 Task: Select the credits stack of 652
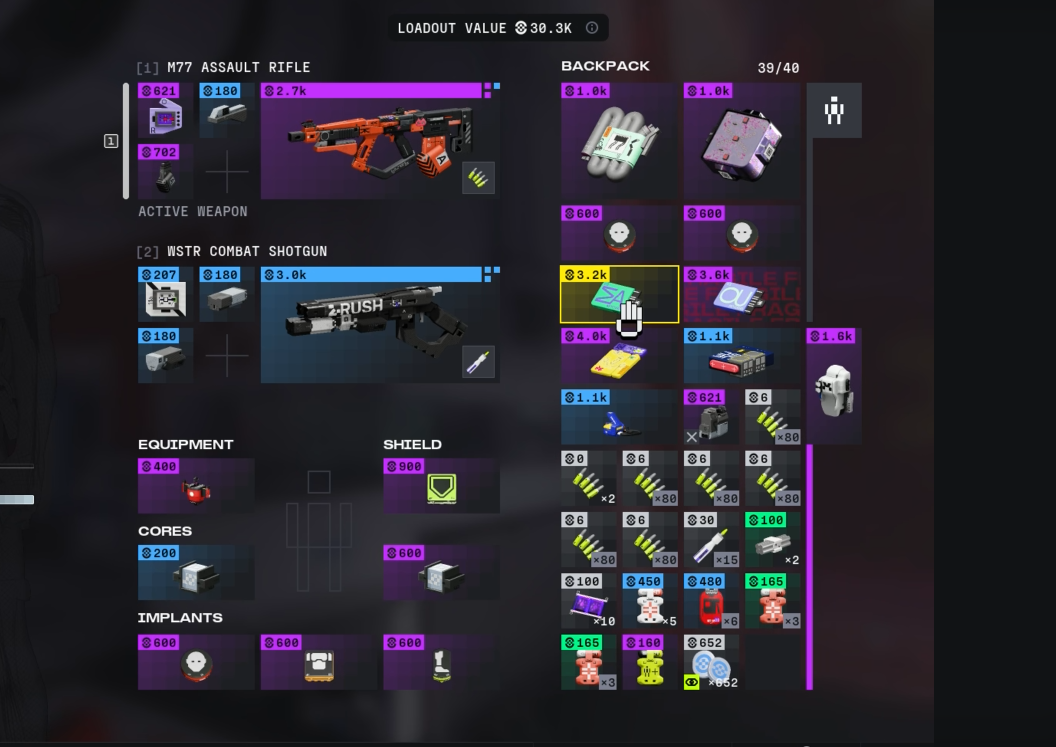711,663
